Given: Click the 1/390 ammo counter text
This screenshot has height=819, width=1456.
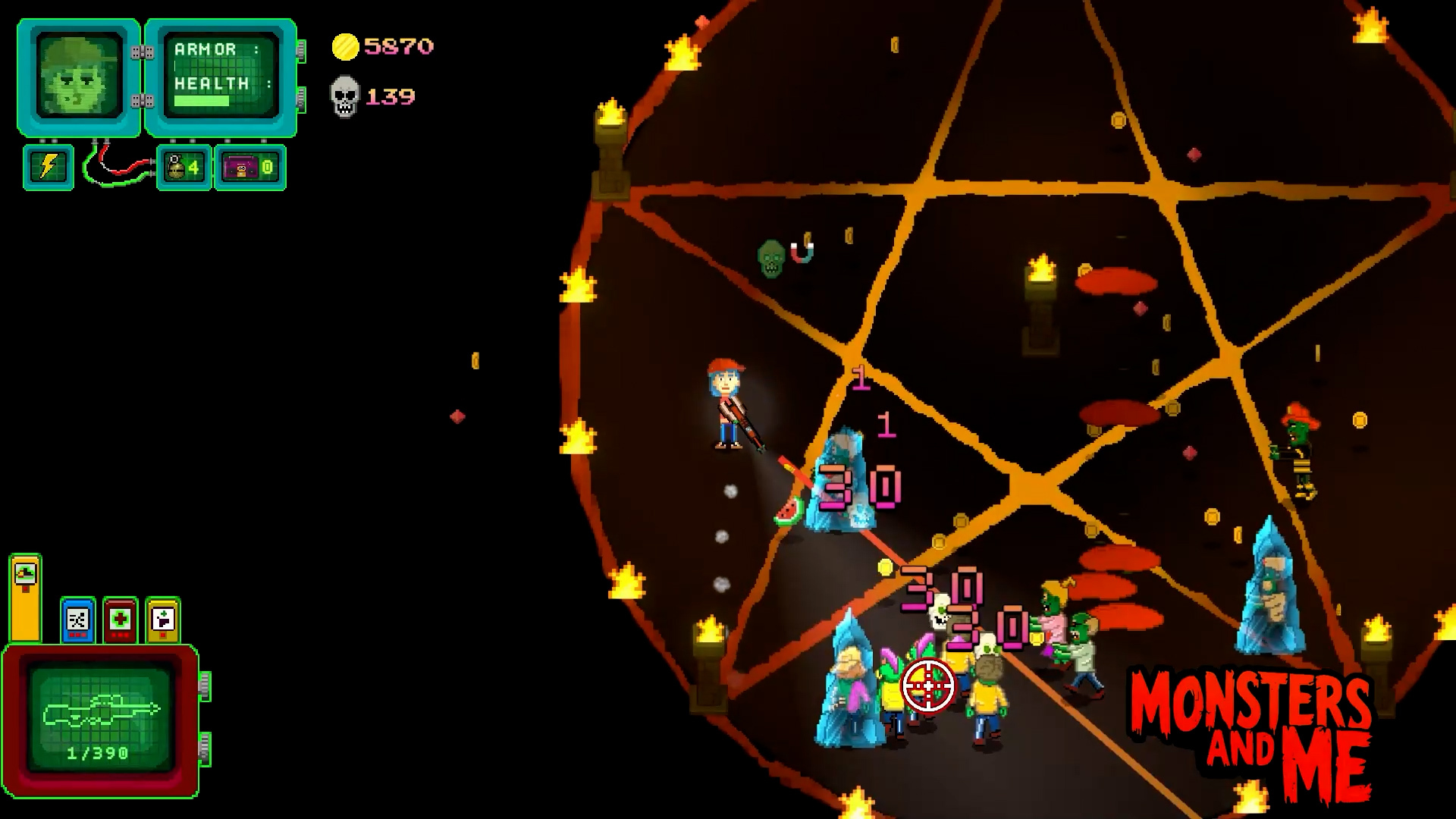Looking at the screenshot, I should (99, 752).
